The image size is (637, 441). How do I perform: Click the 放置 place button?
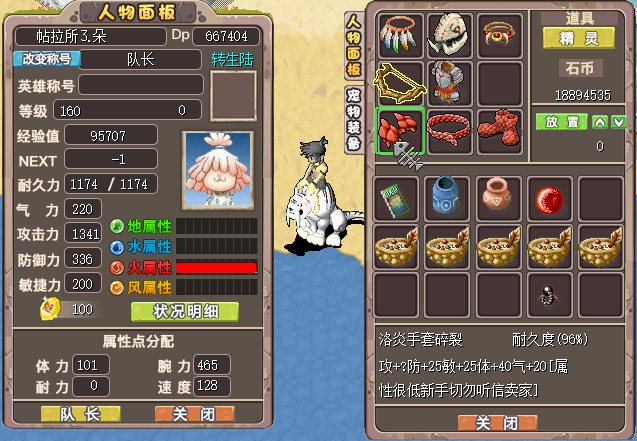[560, 122]
